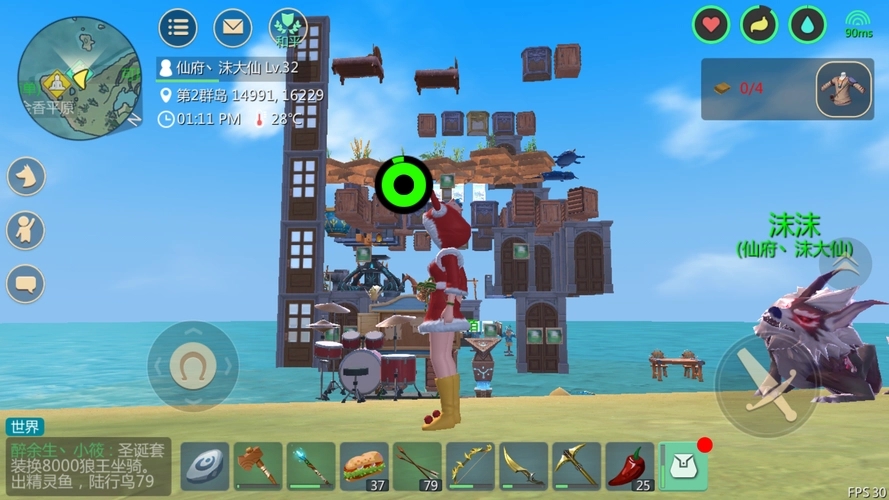Select the red chili pepper slot

point(630,466)
